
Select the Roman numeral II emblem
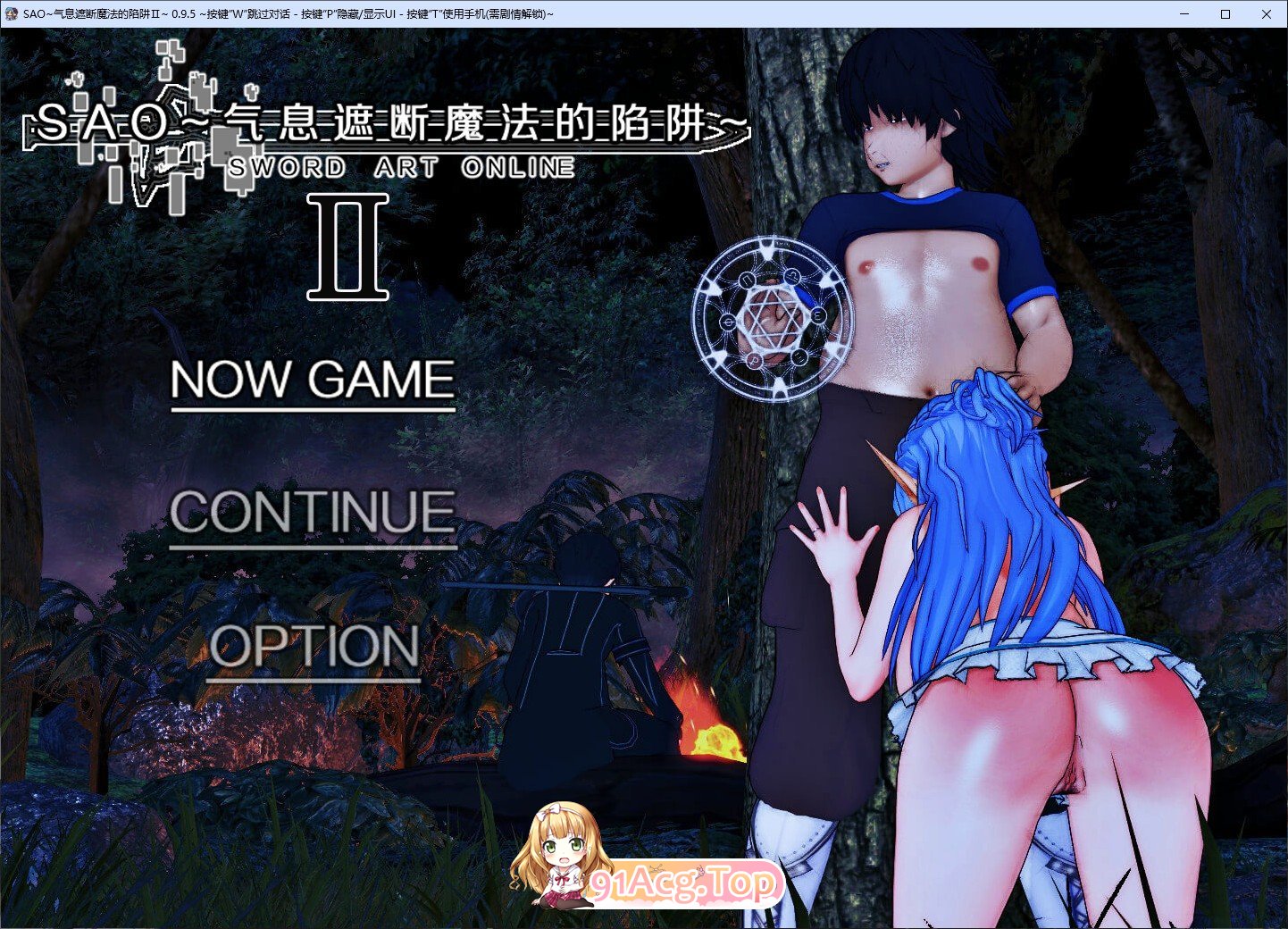(348, 250)
